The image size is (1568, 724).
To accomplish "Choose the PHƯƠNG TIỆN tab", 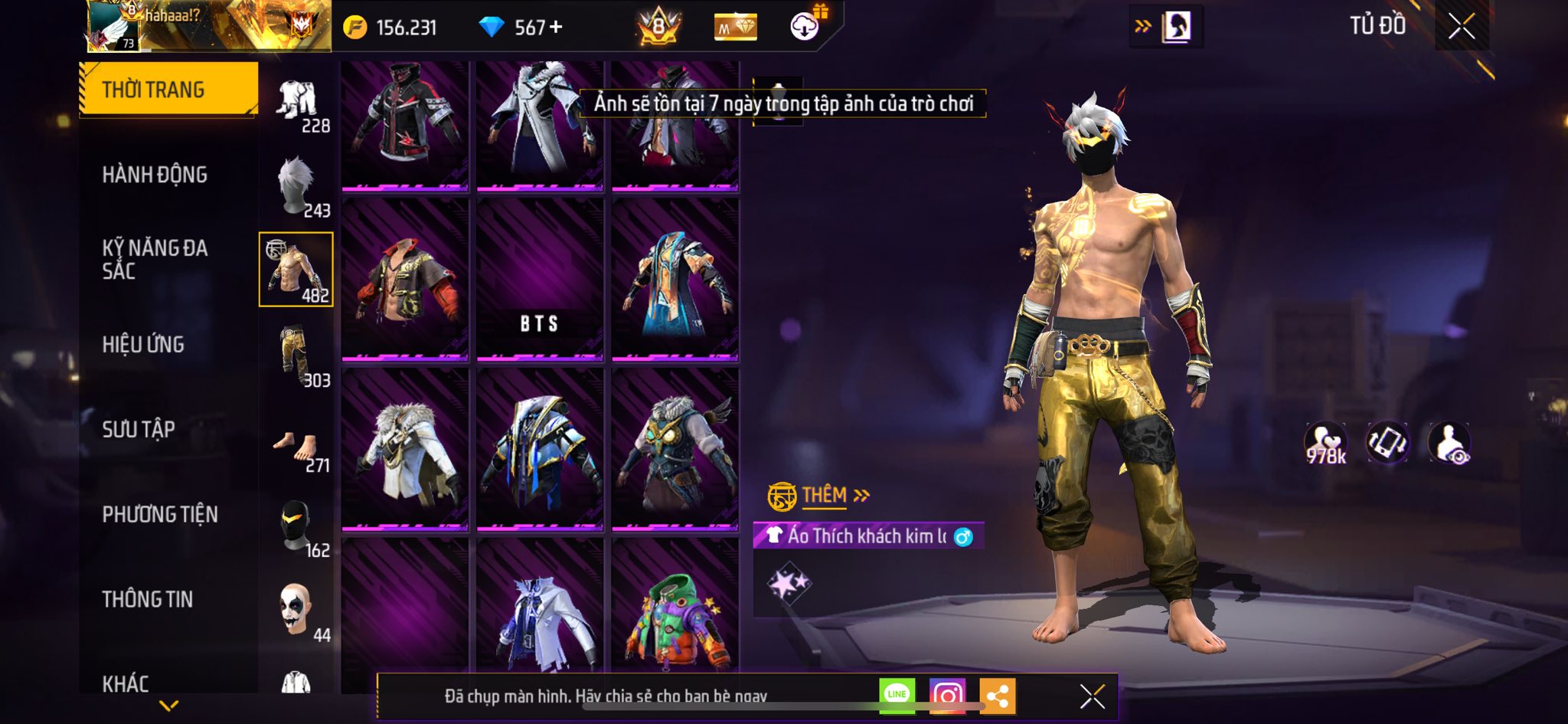I will (160, 514).
